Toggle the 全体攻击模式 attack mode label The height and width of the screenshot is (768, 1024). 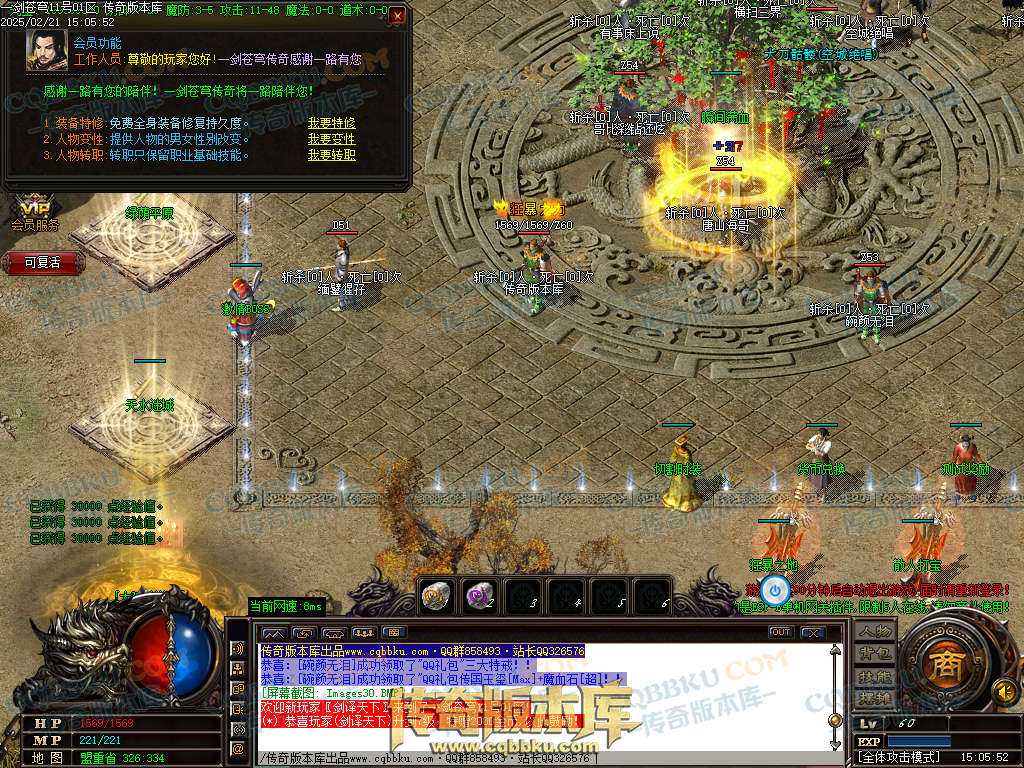point(899,758)
